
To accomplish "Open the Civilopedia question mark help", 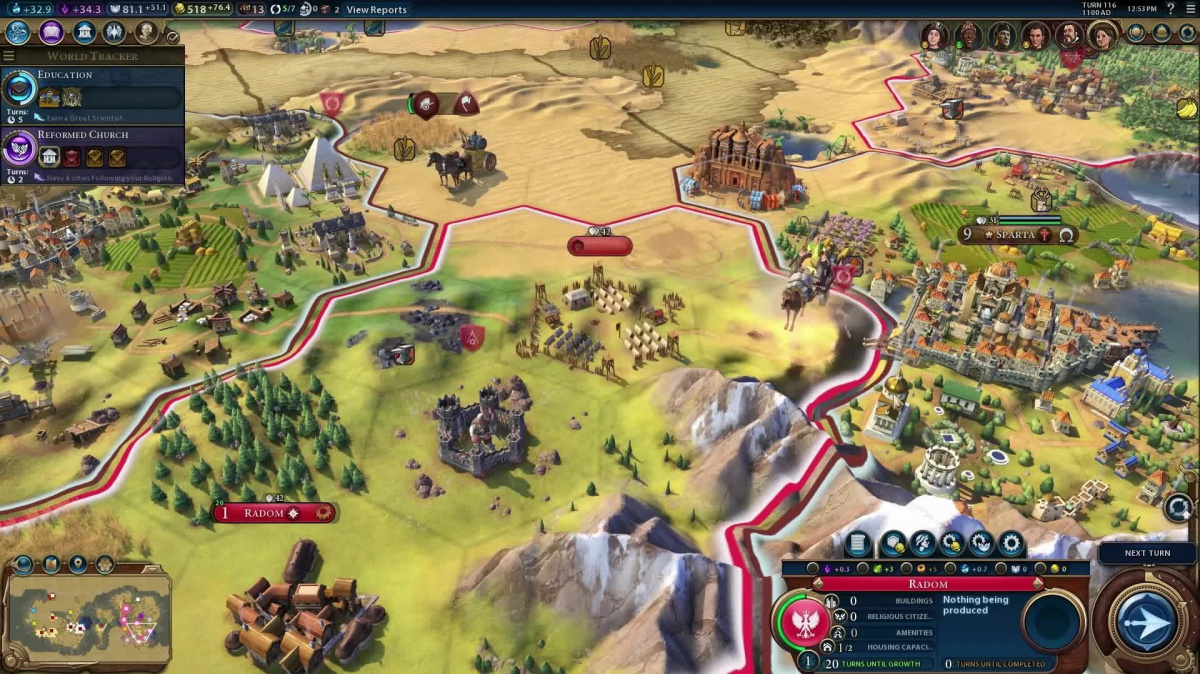I will (x=1170, y=9).
